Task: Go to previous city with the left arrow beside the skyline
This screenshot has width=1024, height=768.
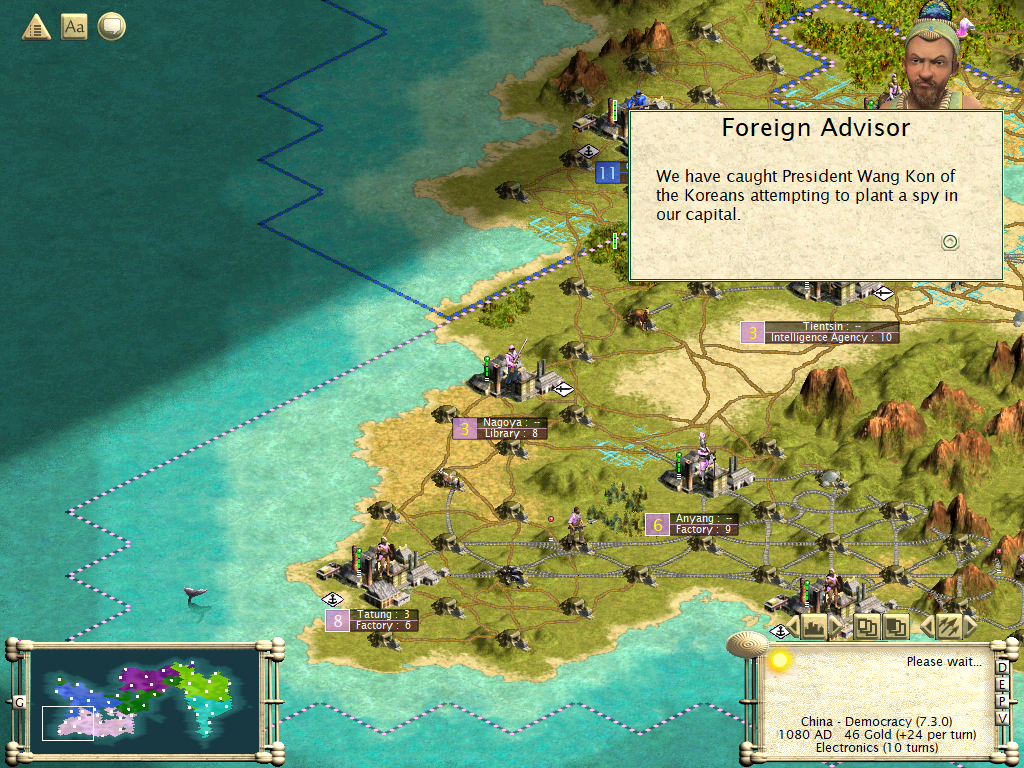Action: (793, 628)
